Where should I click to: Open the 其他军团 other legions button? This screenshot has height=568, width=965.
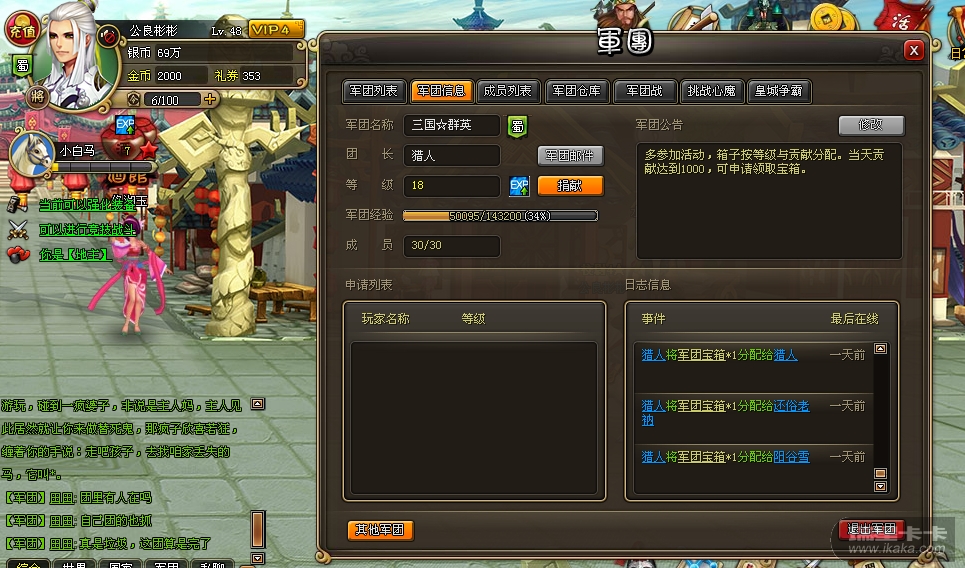[x=380, y=529]
